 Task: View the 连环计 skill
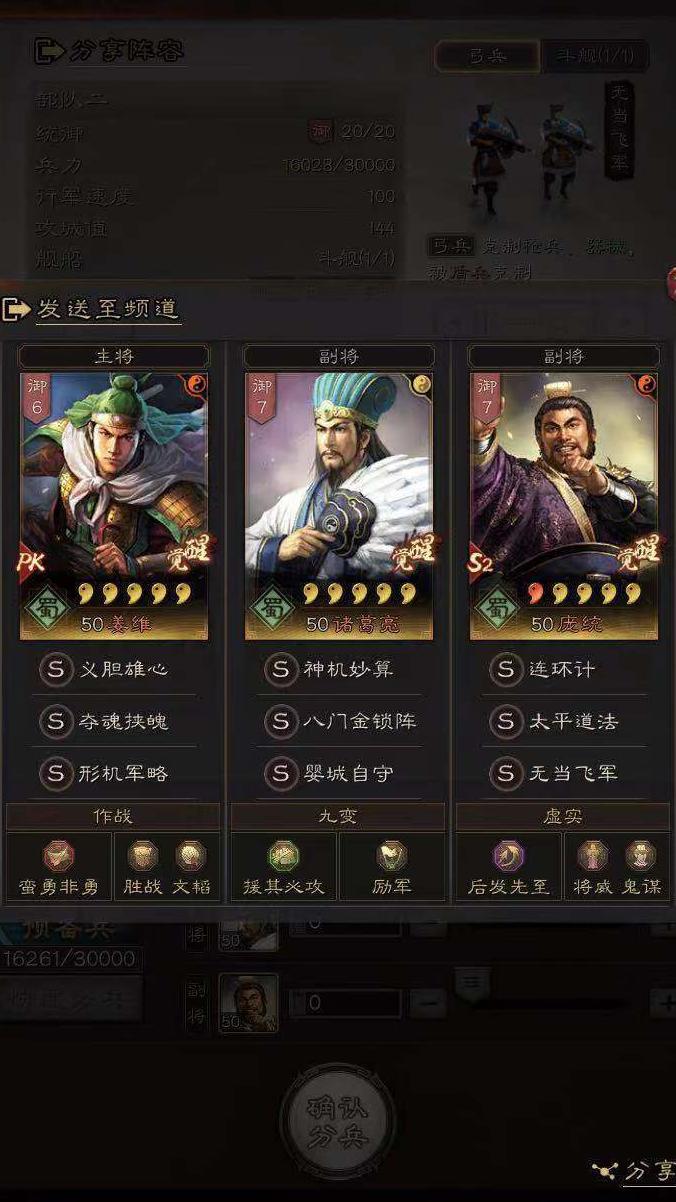tap(563, 669)
